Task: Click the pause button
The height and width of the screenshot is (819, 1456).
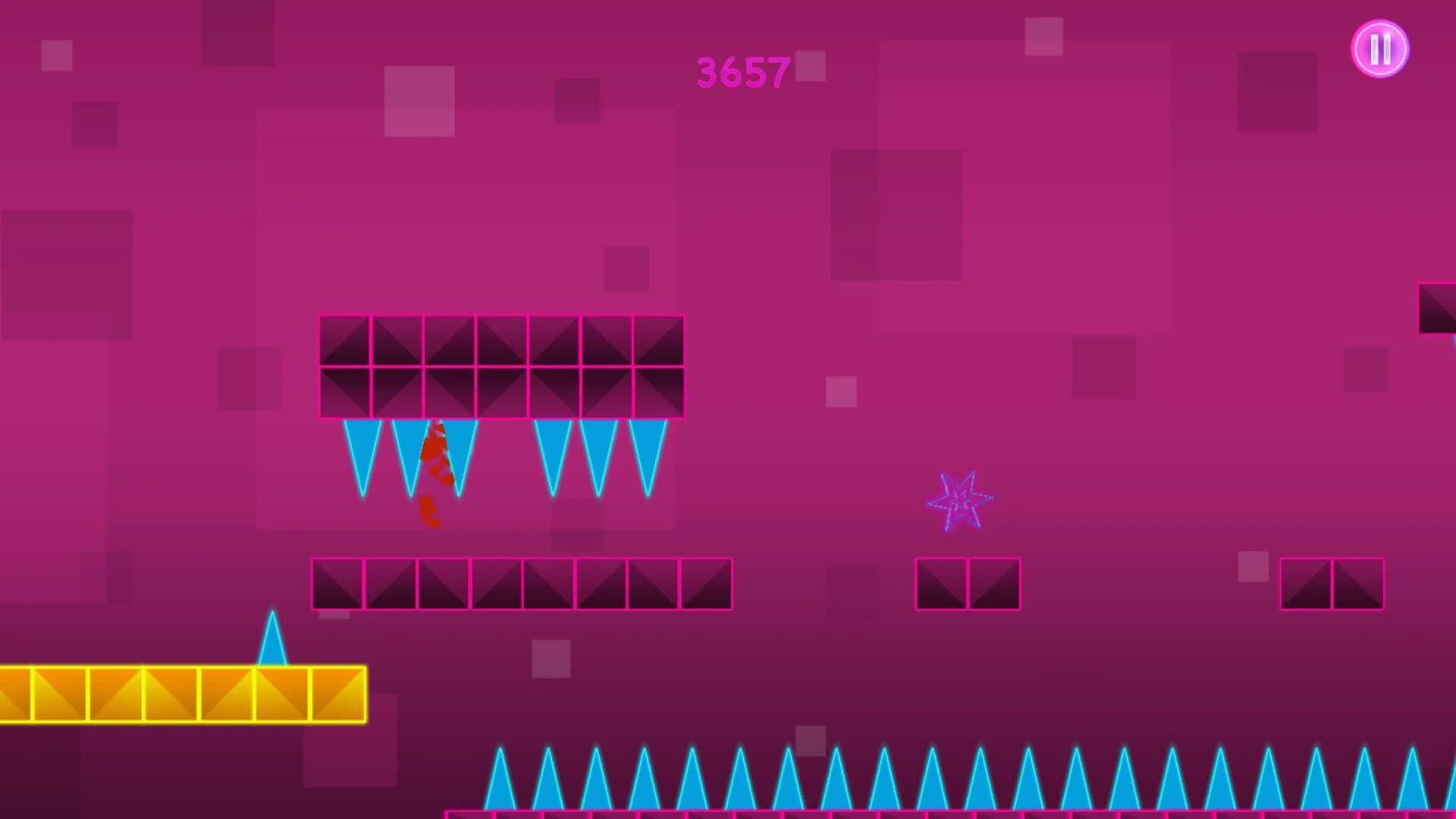Action: (1379, 49)
